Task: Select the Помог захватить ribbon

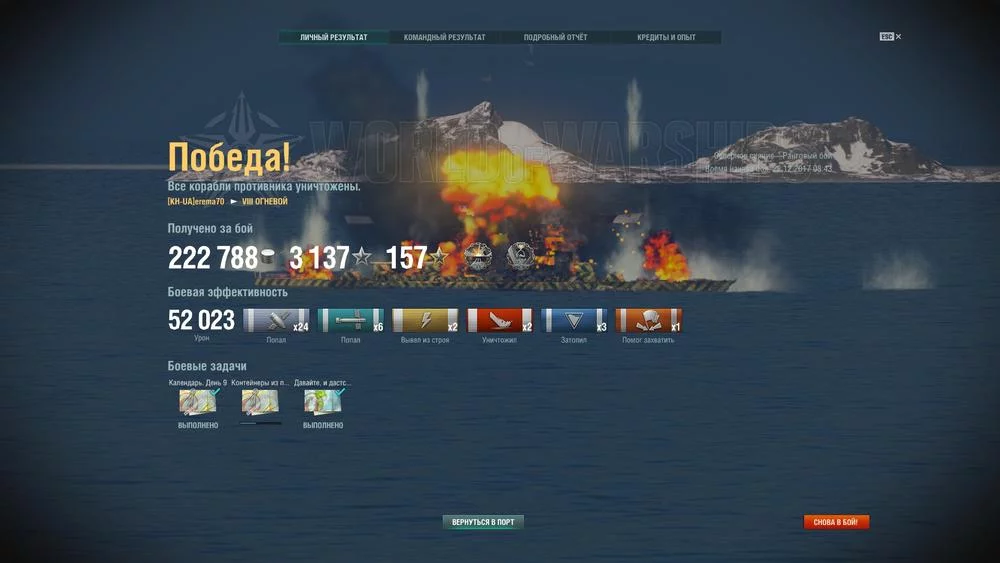Action: click(x=648, y=321)
